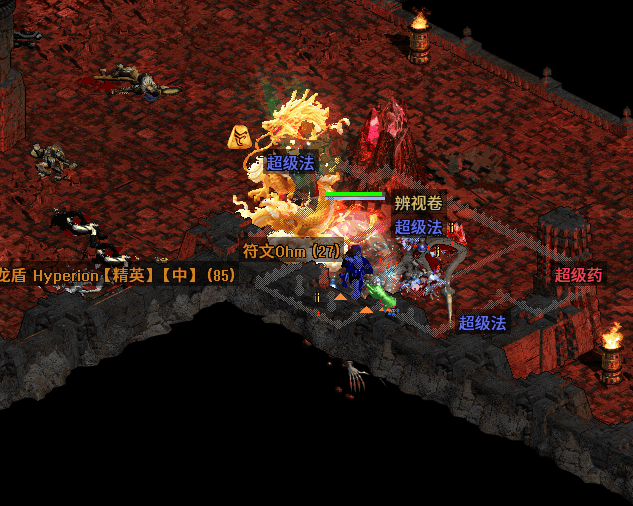633x506 pixels.
Task: Click the 龙盾 Hyperion item label
Action: point(118,274)
